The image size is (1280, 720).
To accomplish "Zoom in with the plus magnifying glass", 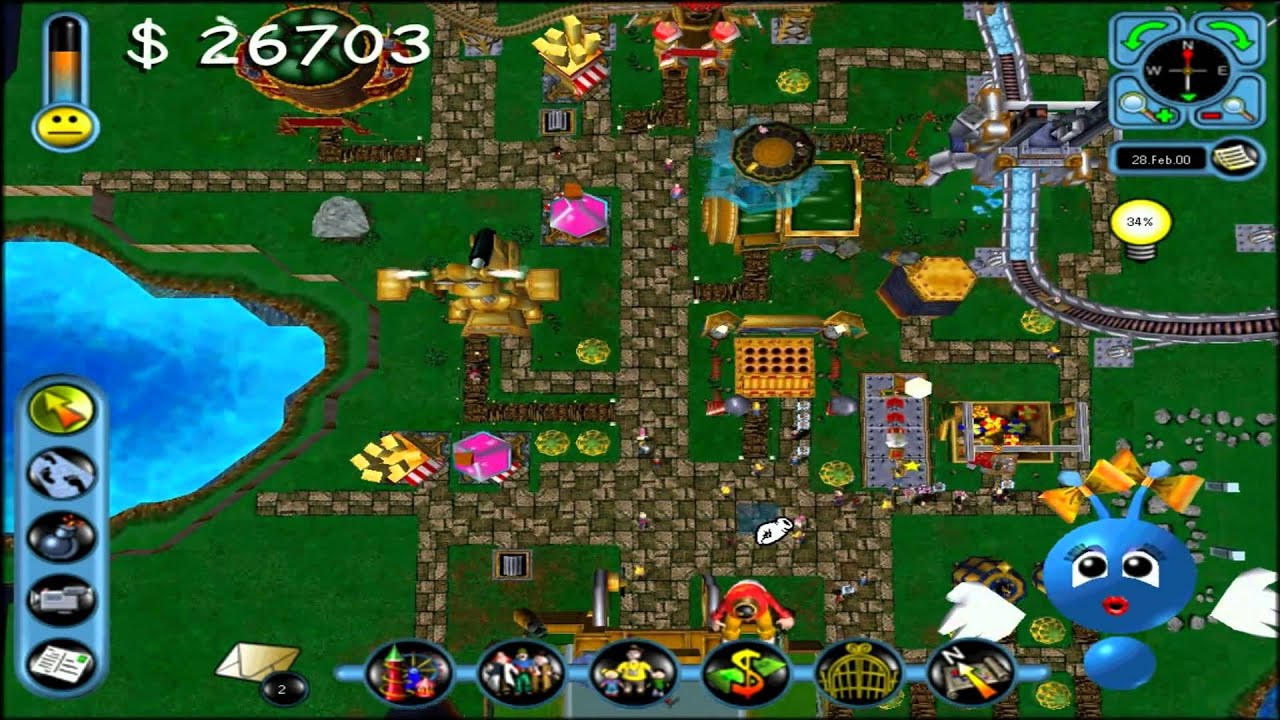I will [x=1143, y=107].
